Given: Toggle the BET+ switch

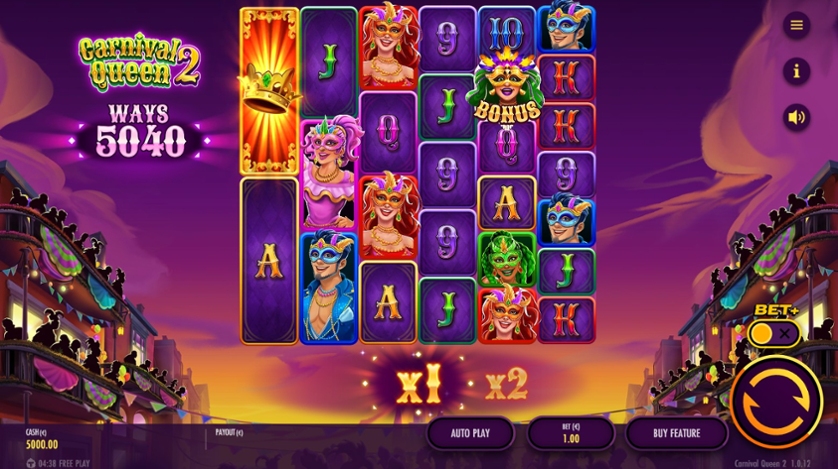Looking at the screenshot, I should (x=775, y=334).
